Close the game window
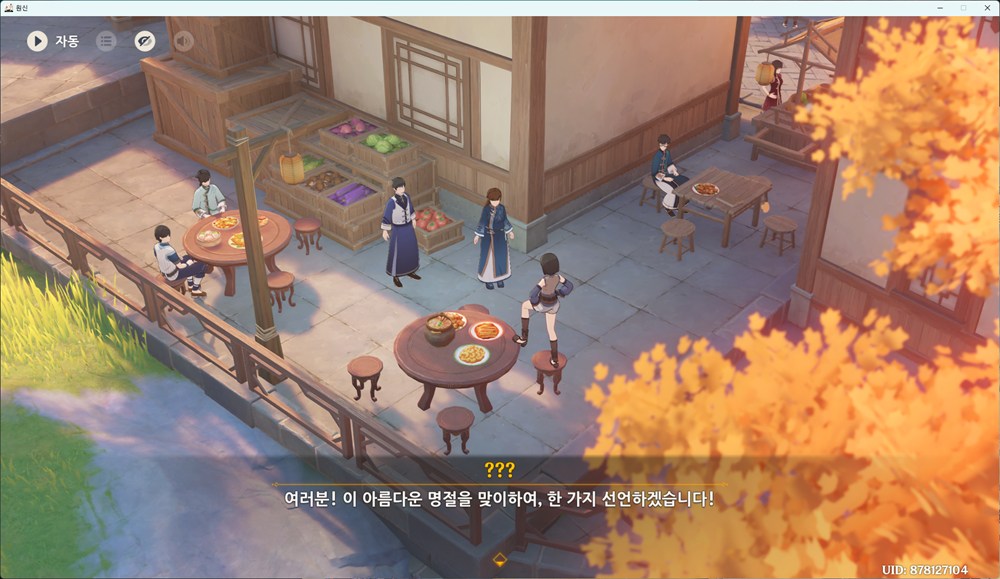This screenshot has height=579, width=1000. point(986,7)
